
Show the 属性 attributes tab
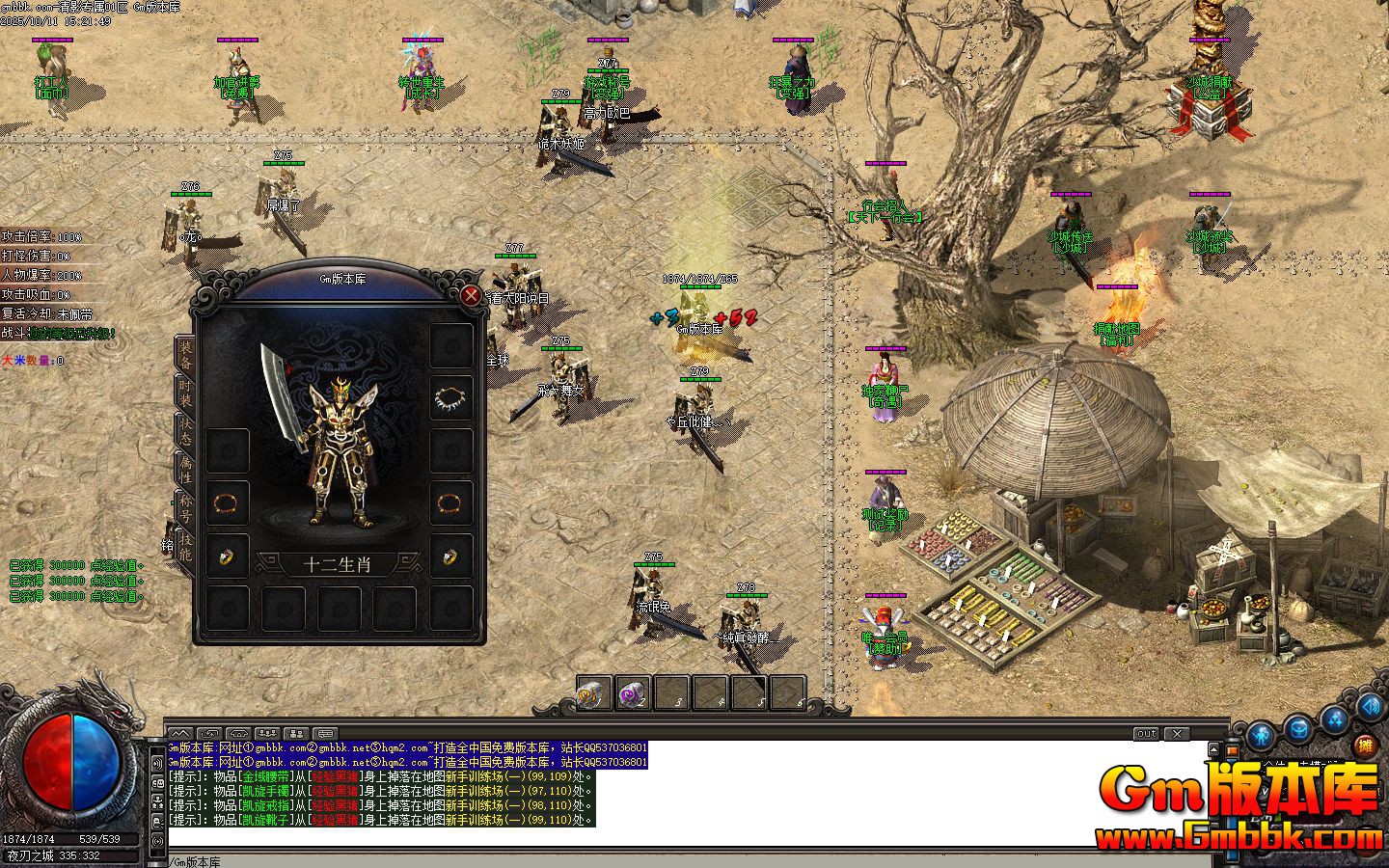pos(184,470)
